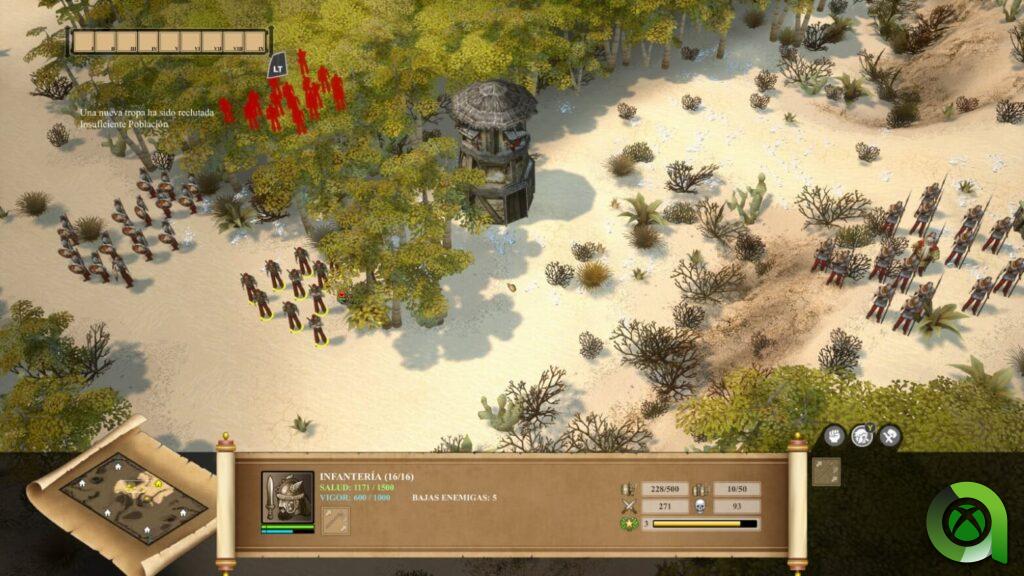
Task: Select the Infantería unit portrait
Action: 287,496
